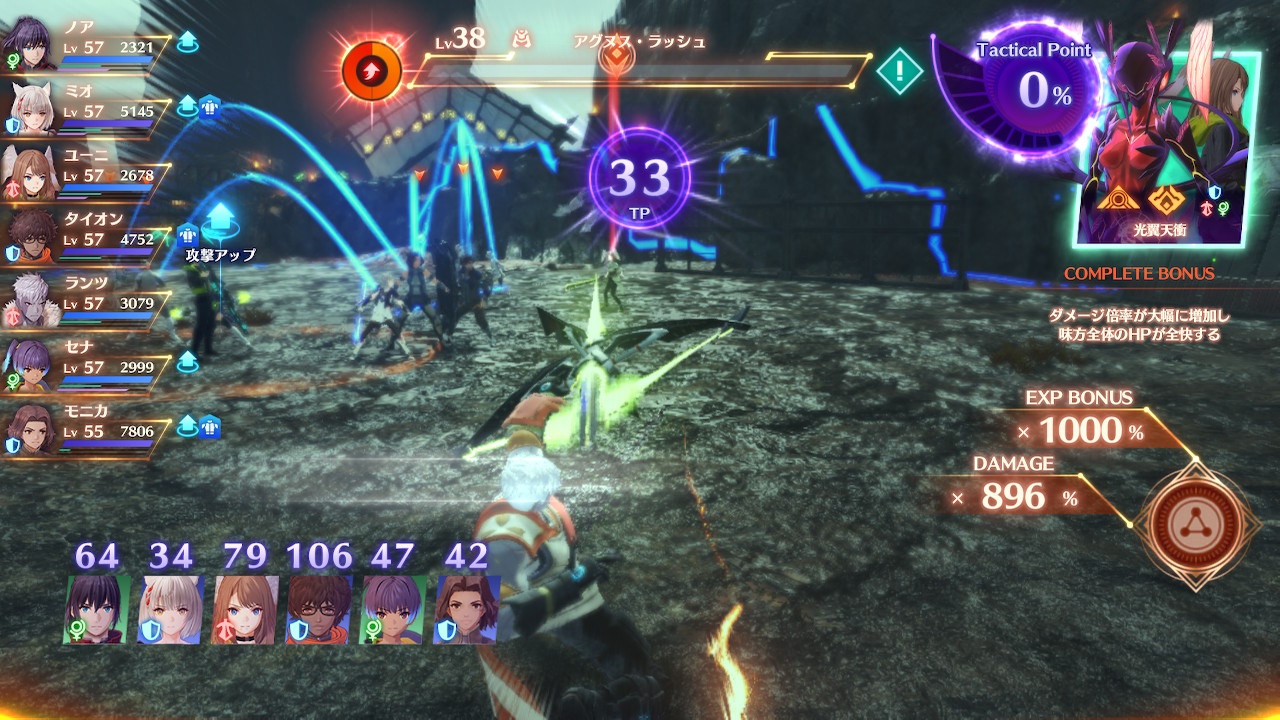This screenshot has height=720, width=1280.
Task: Choose Mio's portrait card with 34 TP
Action: (170, 608)
